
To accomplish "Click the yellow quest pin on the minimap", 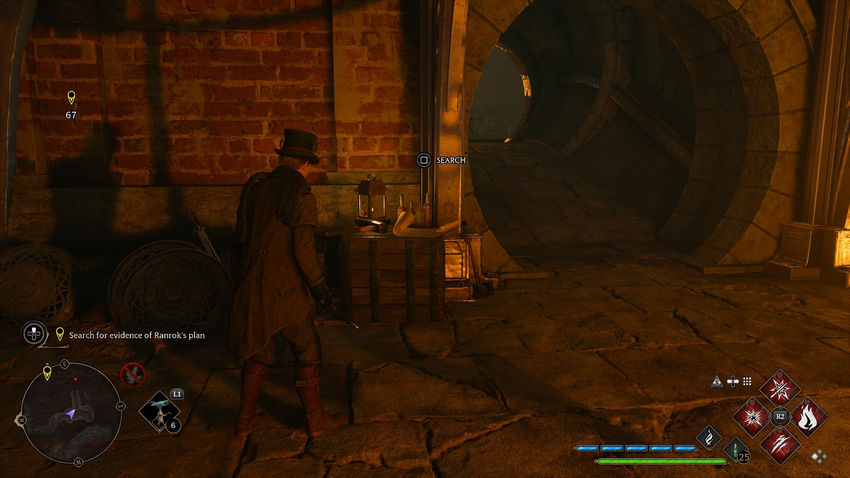I will coord(47,374).
